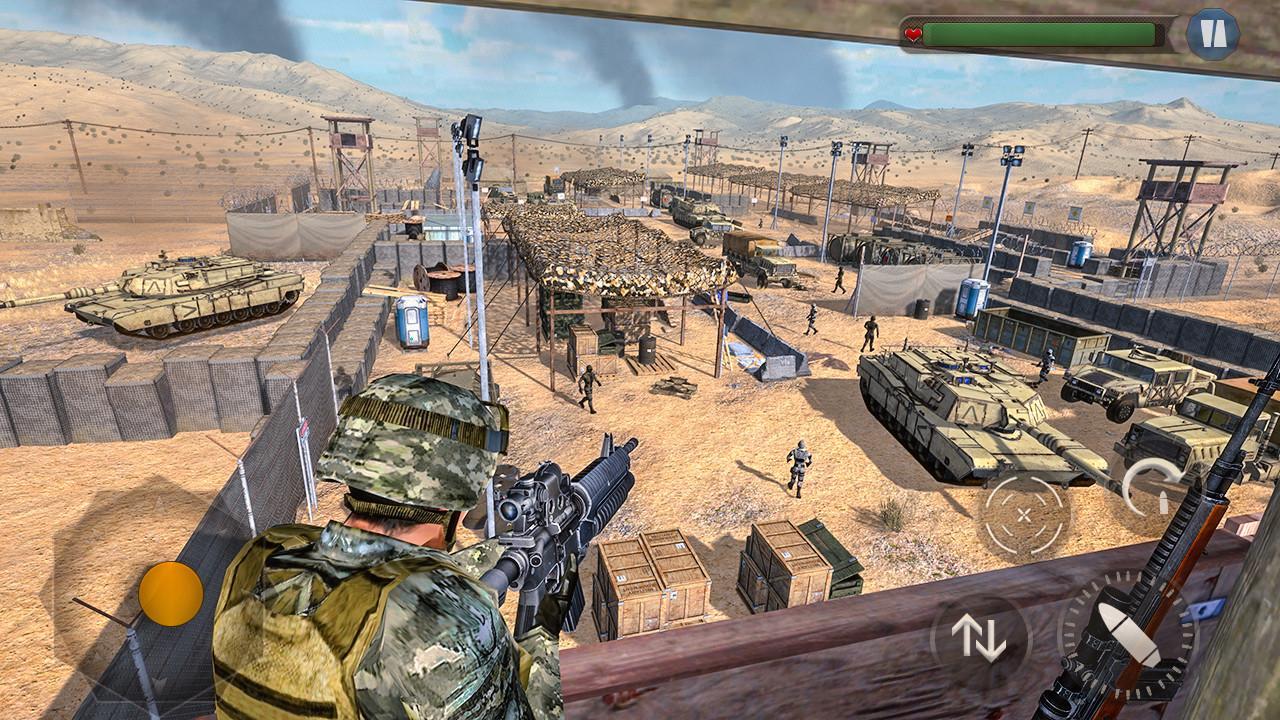
Task: Swap weapons with the up-down arrows button
Action: (979, 637)
